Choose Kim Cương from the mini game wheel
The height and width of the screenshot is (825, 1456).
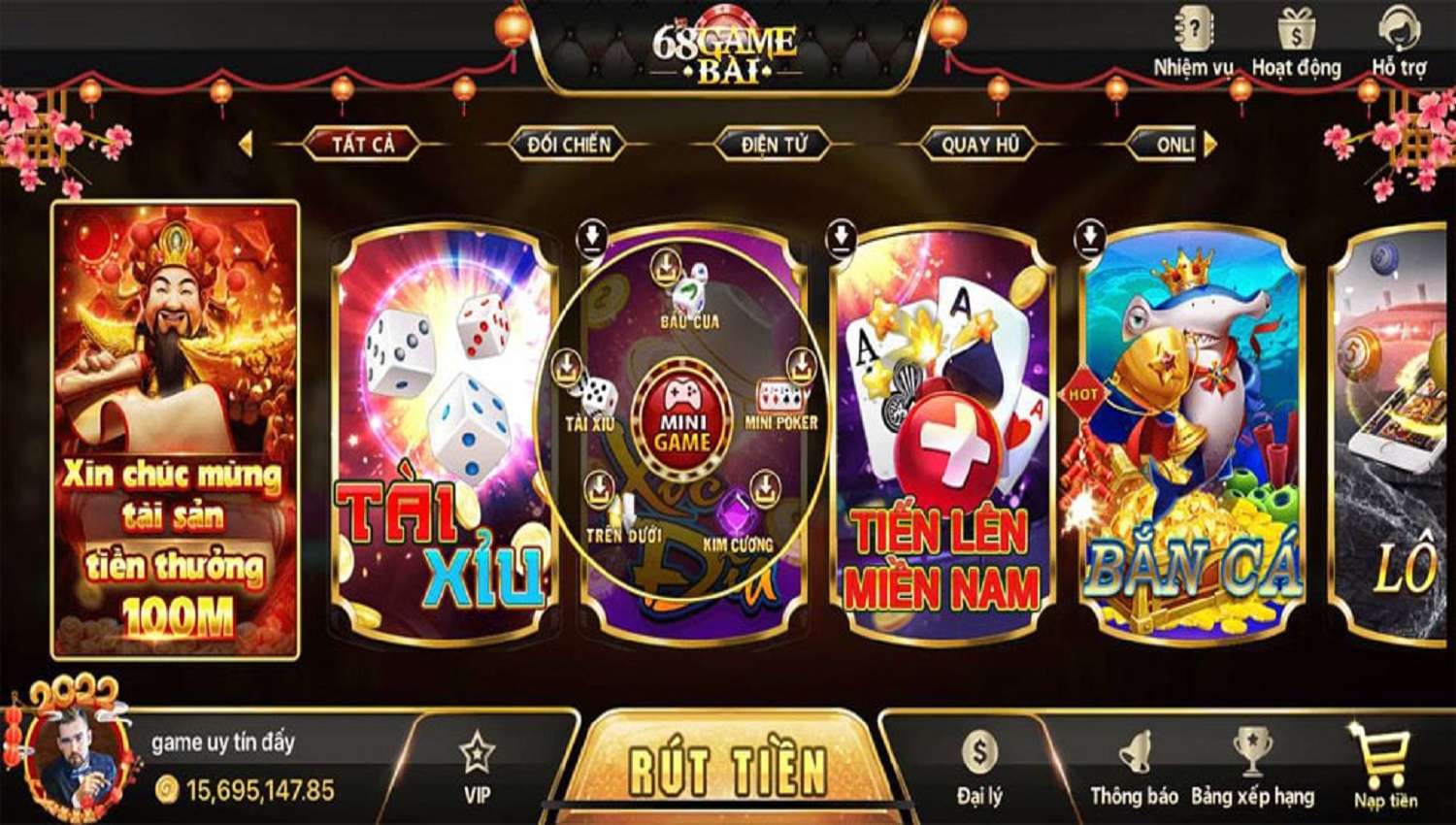pos(739,524)
